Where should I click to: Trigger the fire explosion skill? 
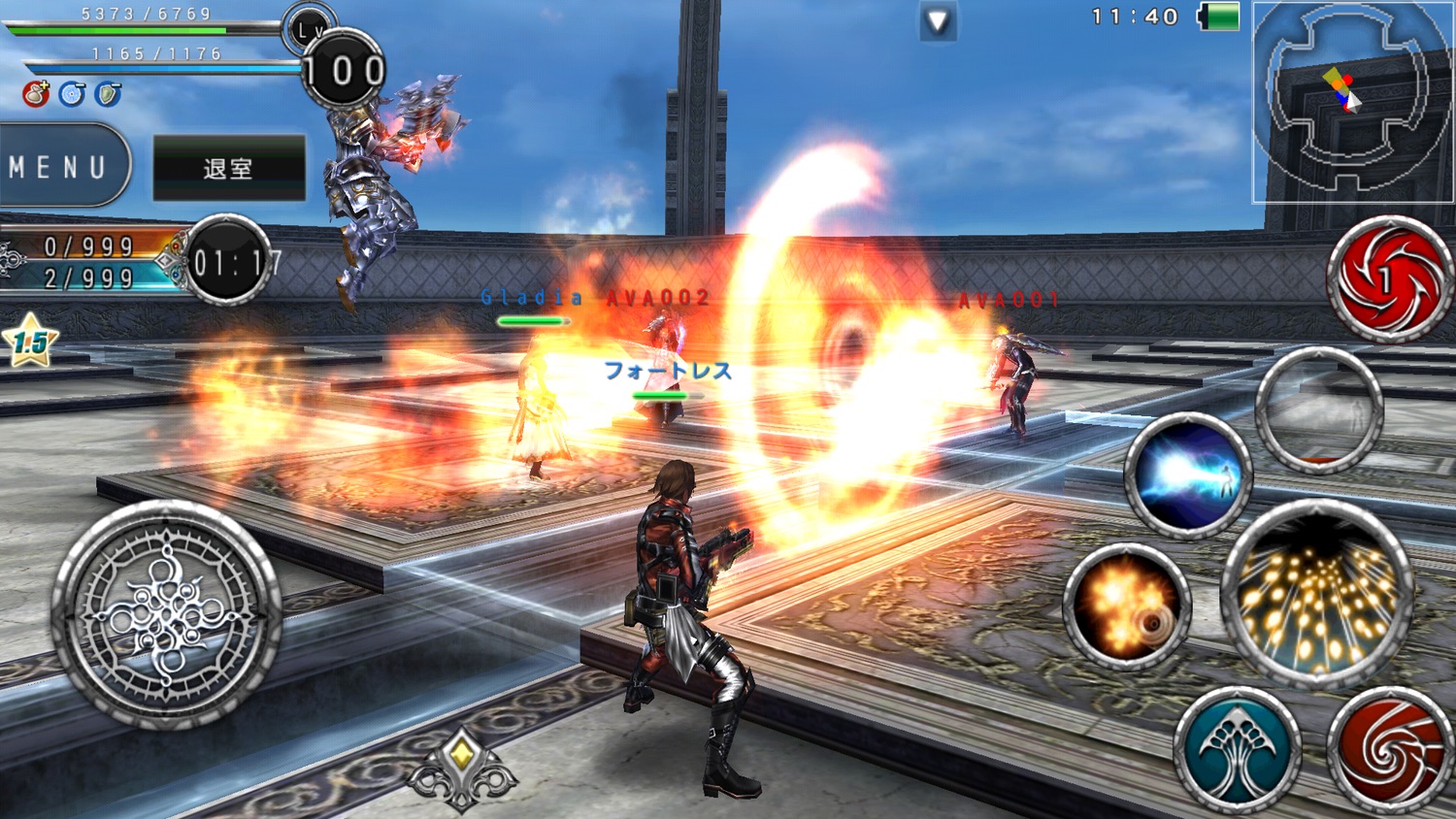(x=1126, y=607)
